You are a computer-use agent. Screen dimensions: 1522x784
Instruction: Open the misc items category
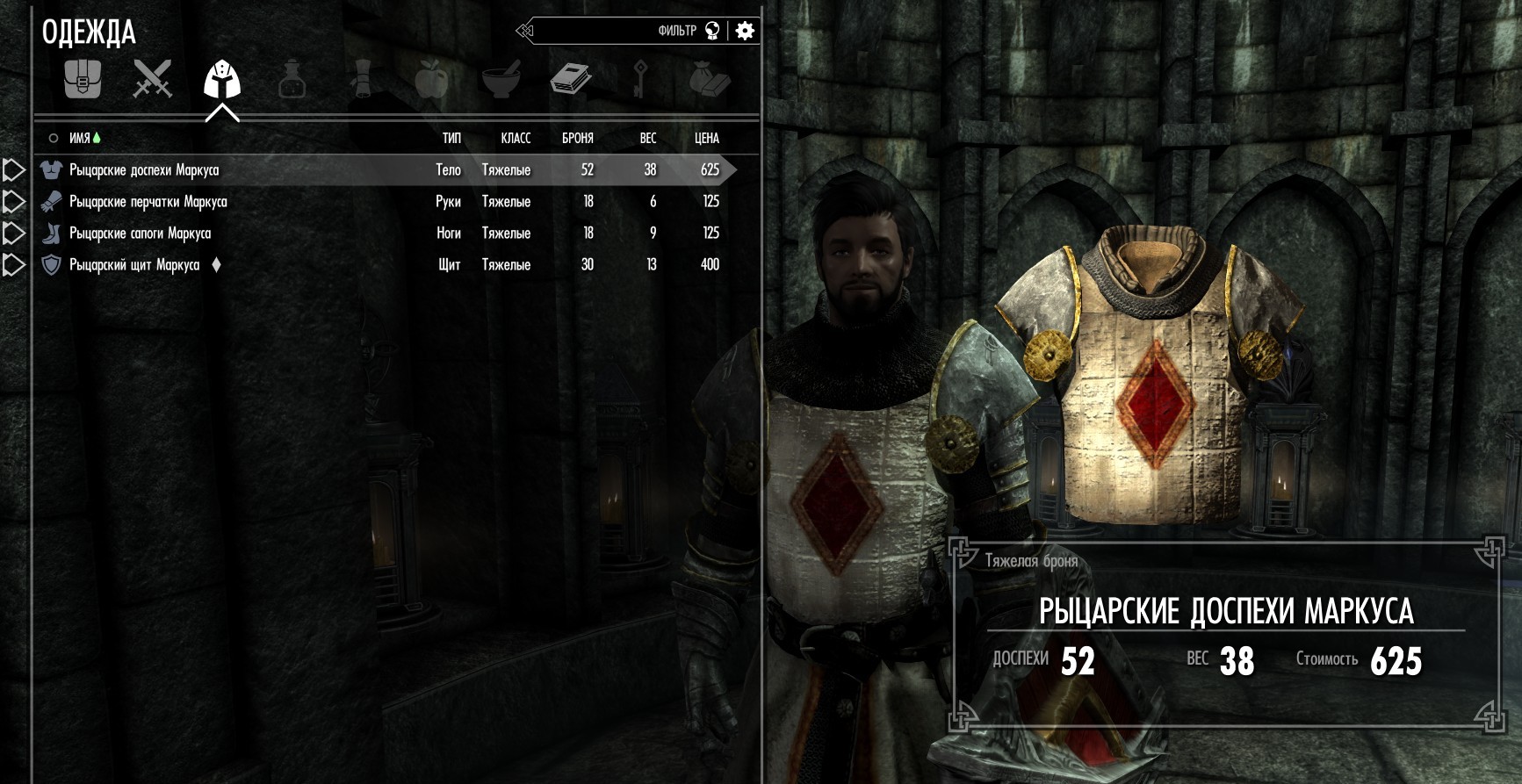point(710,80)
